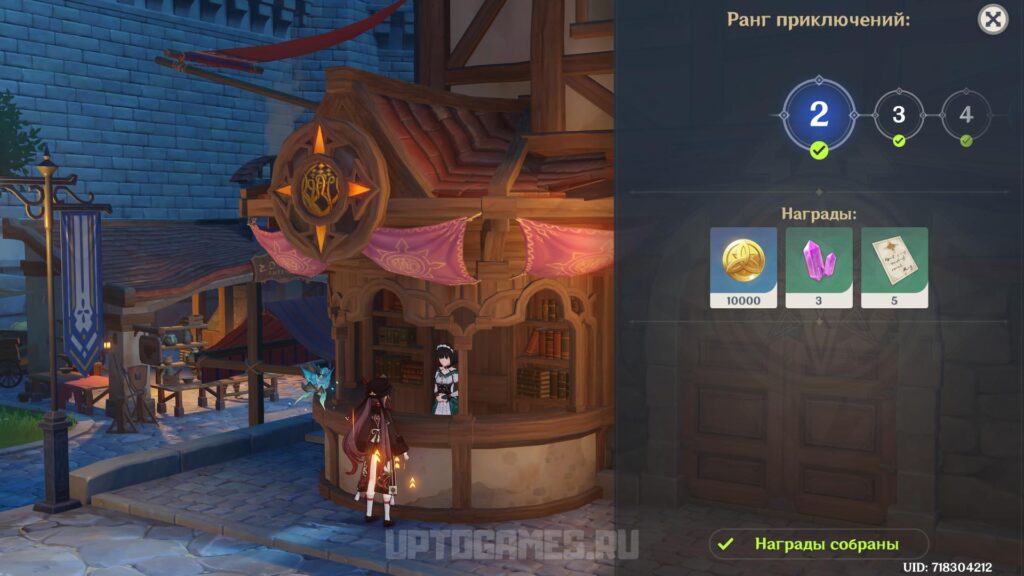Image resolution: width=1024 pixels, height=576 pixels.
Task: Switch to Adventure Rank 3 node
Action: [x=898, y=115]
